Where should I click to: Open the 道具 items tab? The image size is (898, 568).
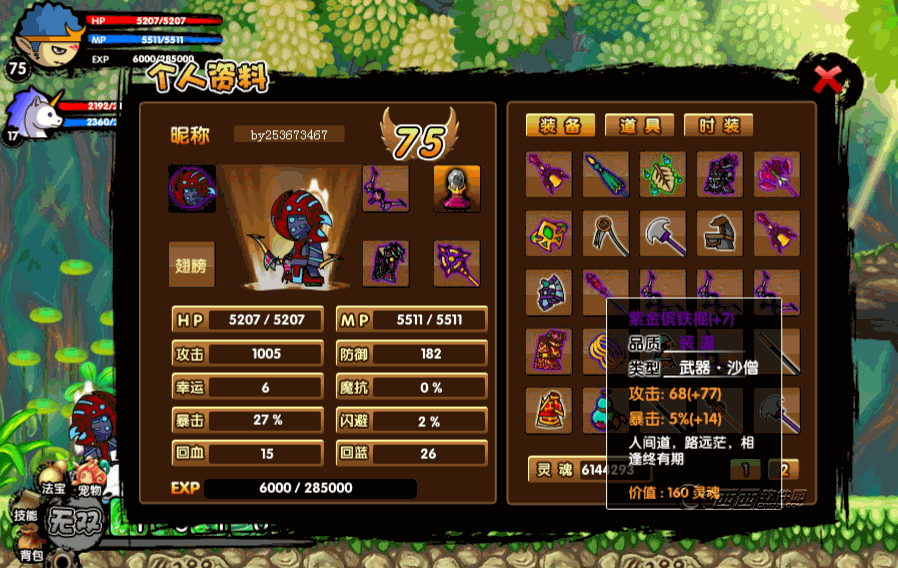click(x=639, y=125)
